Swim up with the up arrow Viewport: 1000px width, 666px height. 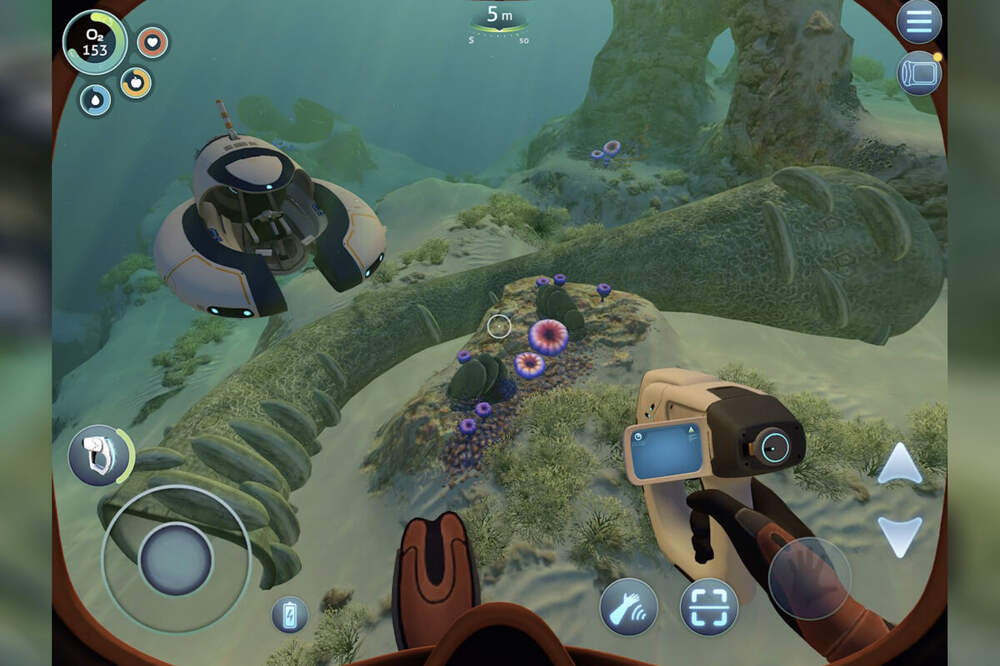(899, 465)
